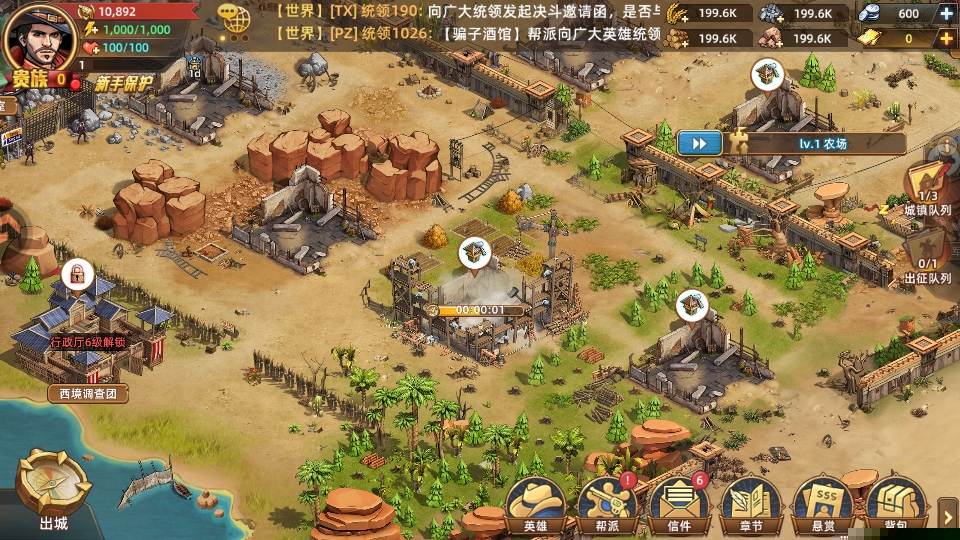Tap the 新手保护 newbie protection badge

125,84
